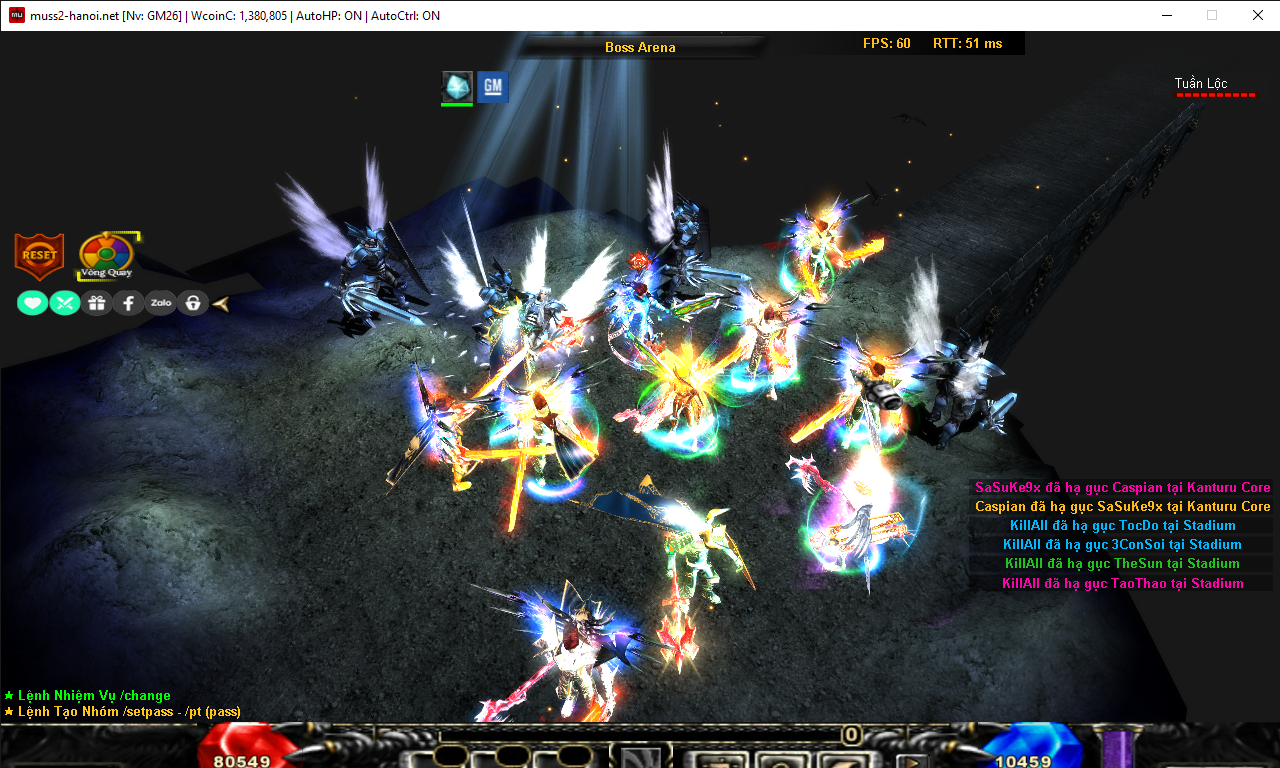Collapse the icon row with the gold arrow
Screen dimensions: 1280x768
pyautogui.click(x=221, y=303)
